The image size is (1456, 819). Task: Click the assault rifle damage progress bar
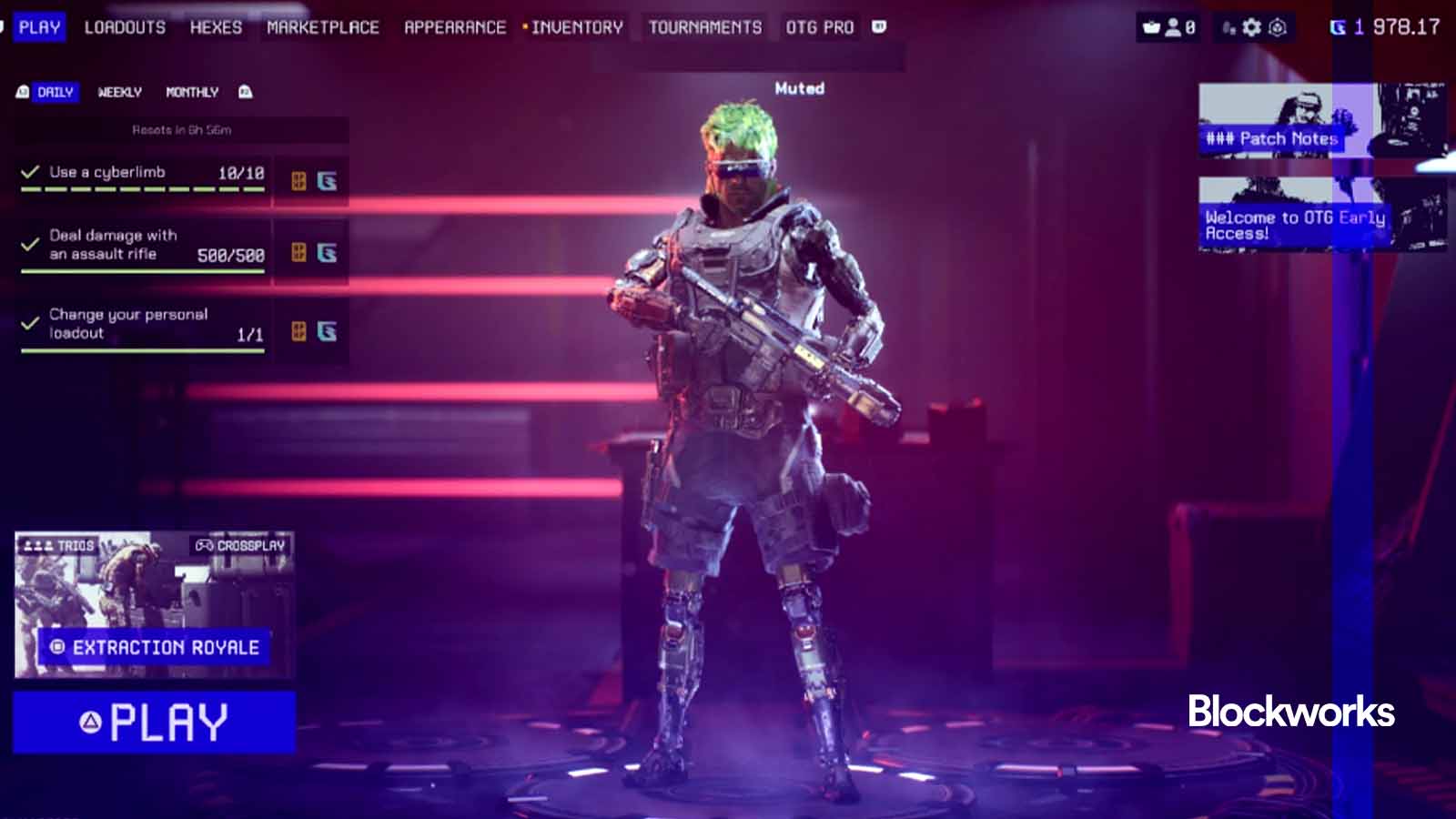(x=141, y=270)
